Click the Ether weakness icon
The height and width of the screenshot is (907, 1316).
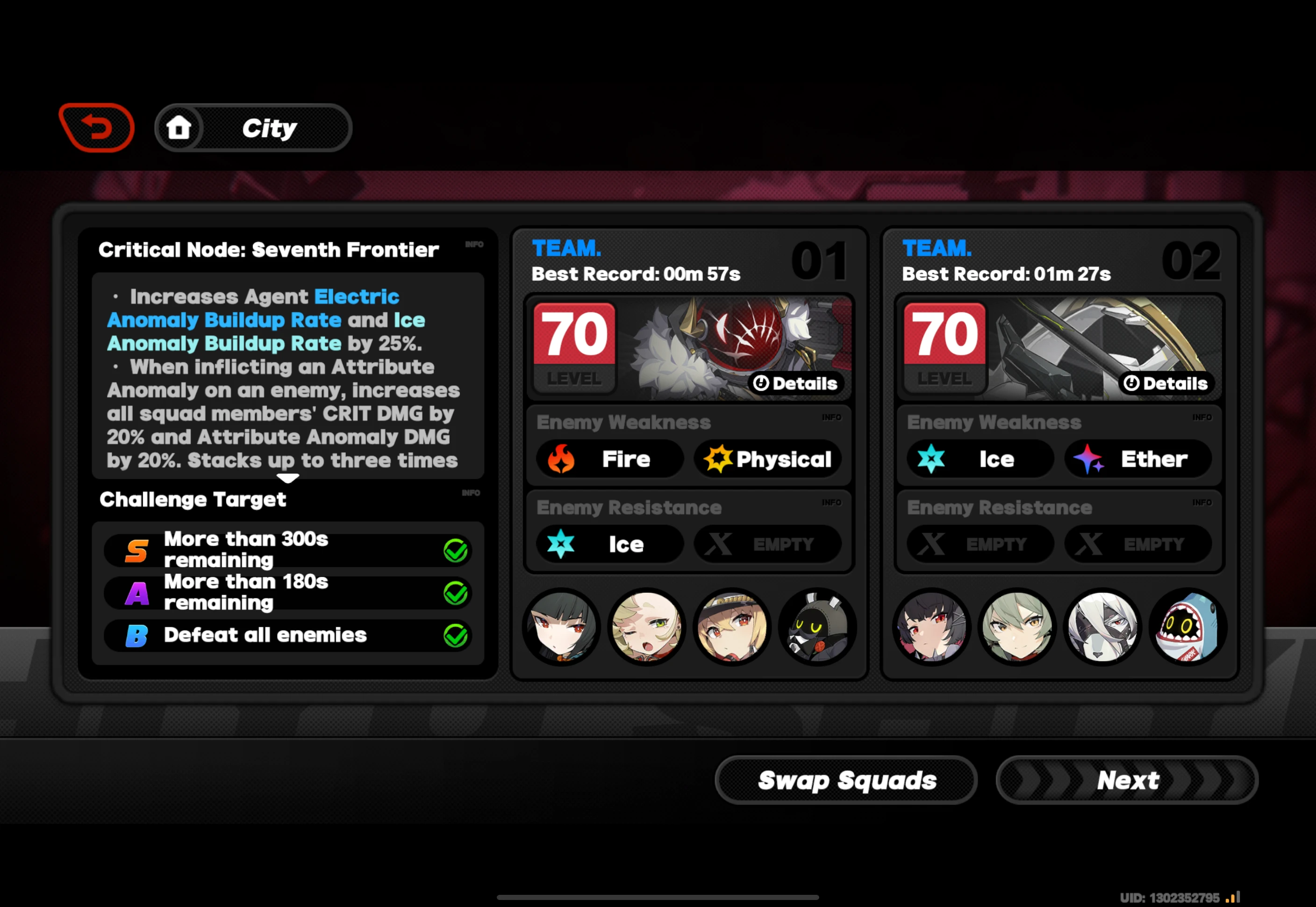(x=1138, y=459)
